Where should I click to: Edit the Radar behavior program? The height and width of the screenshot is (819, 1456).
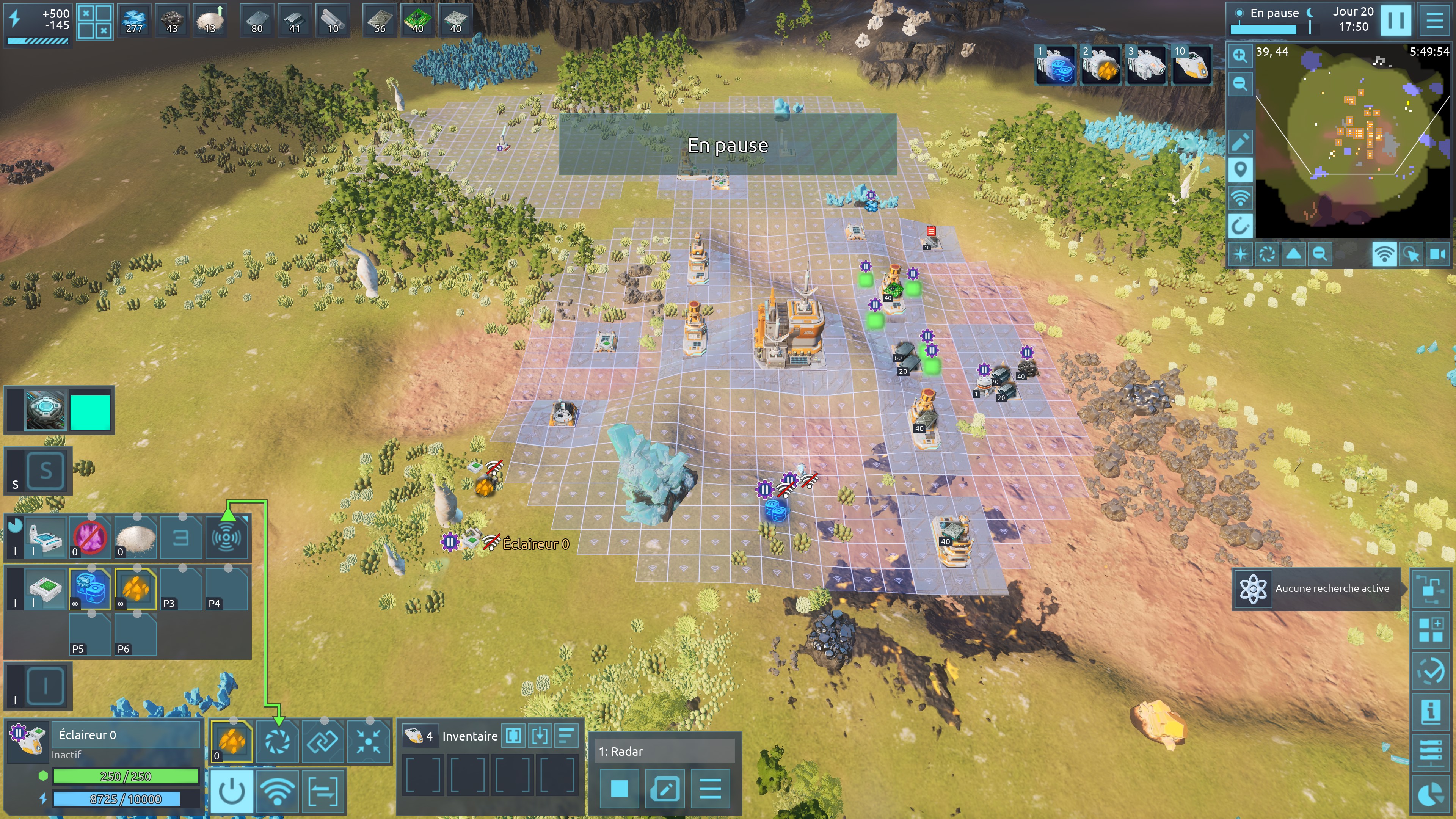click(x=665, y=789)
